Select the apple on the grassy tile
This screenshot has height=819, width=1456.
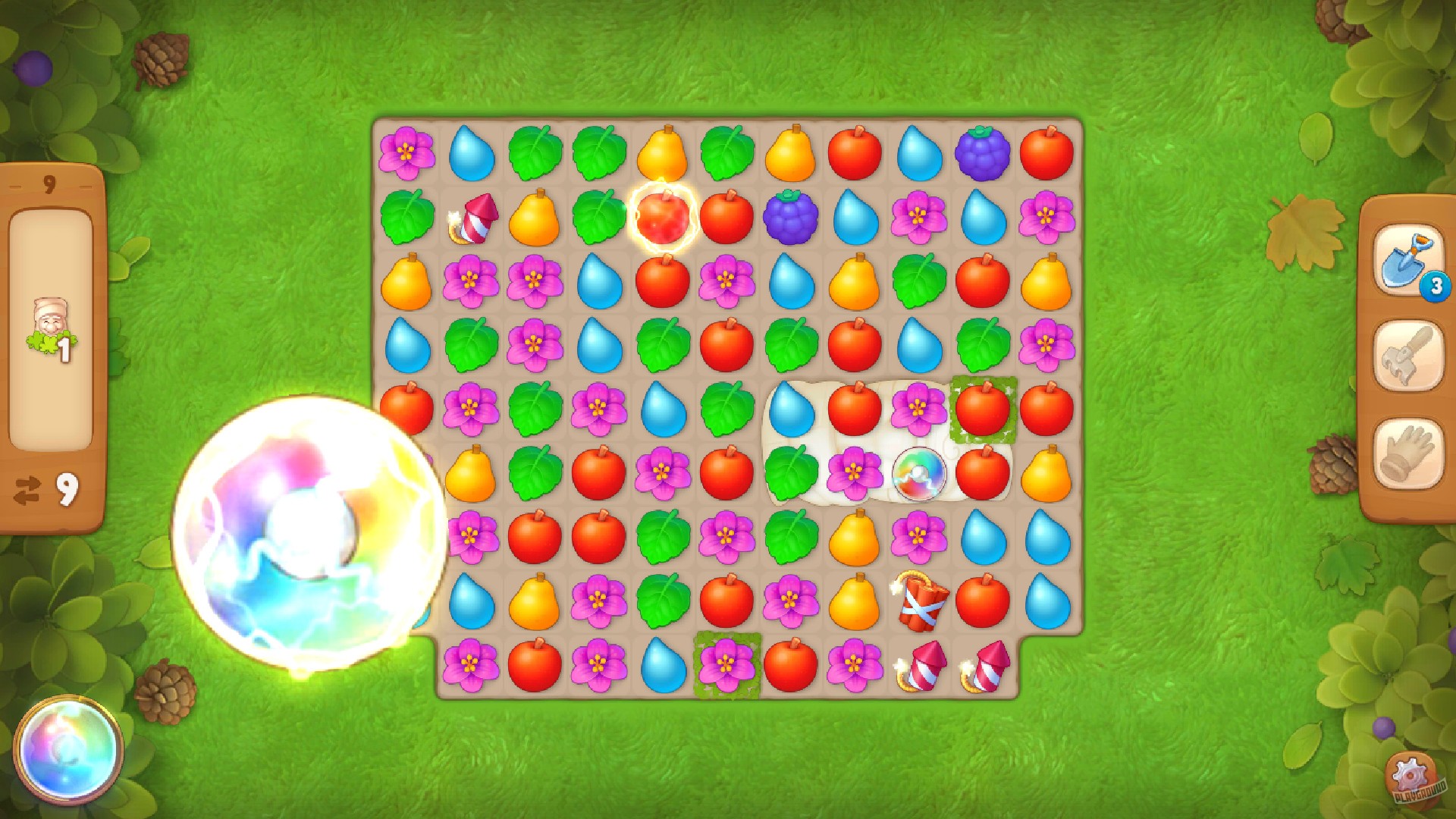pos(983,408)
